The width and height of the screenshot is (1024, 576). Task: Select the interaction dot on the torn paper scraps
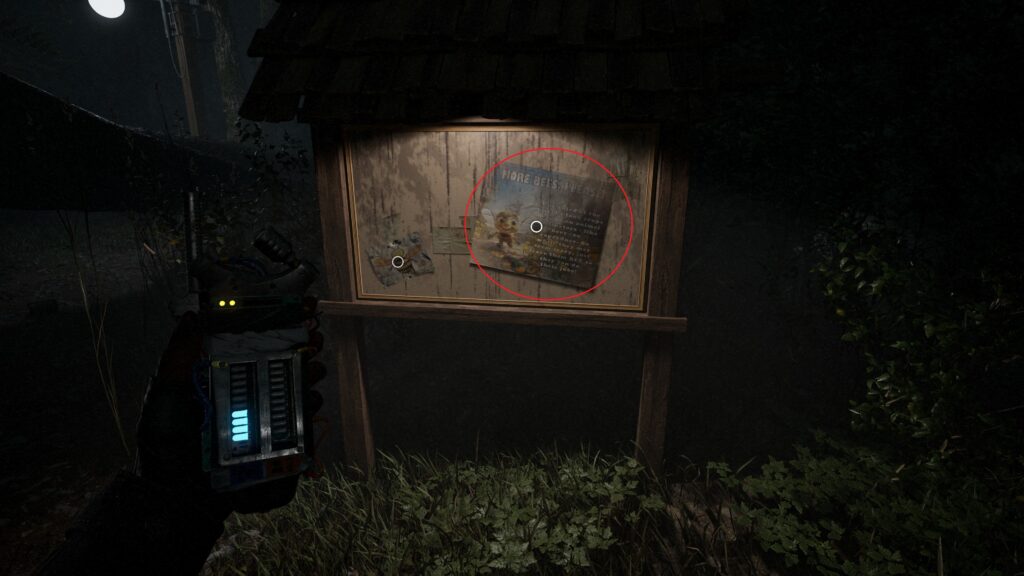pyautogui.click(x=398, y=262)
